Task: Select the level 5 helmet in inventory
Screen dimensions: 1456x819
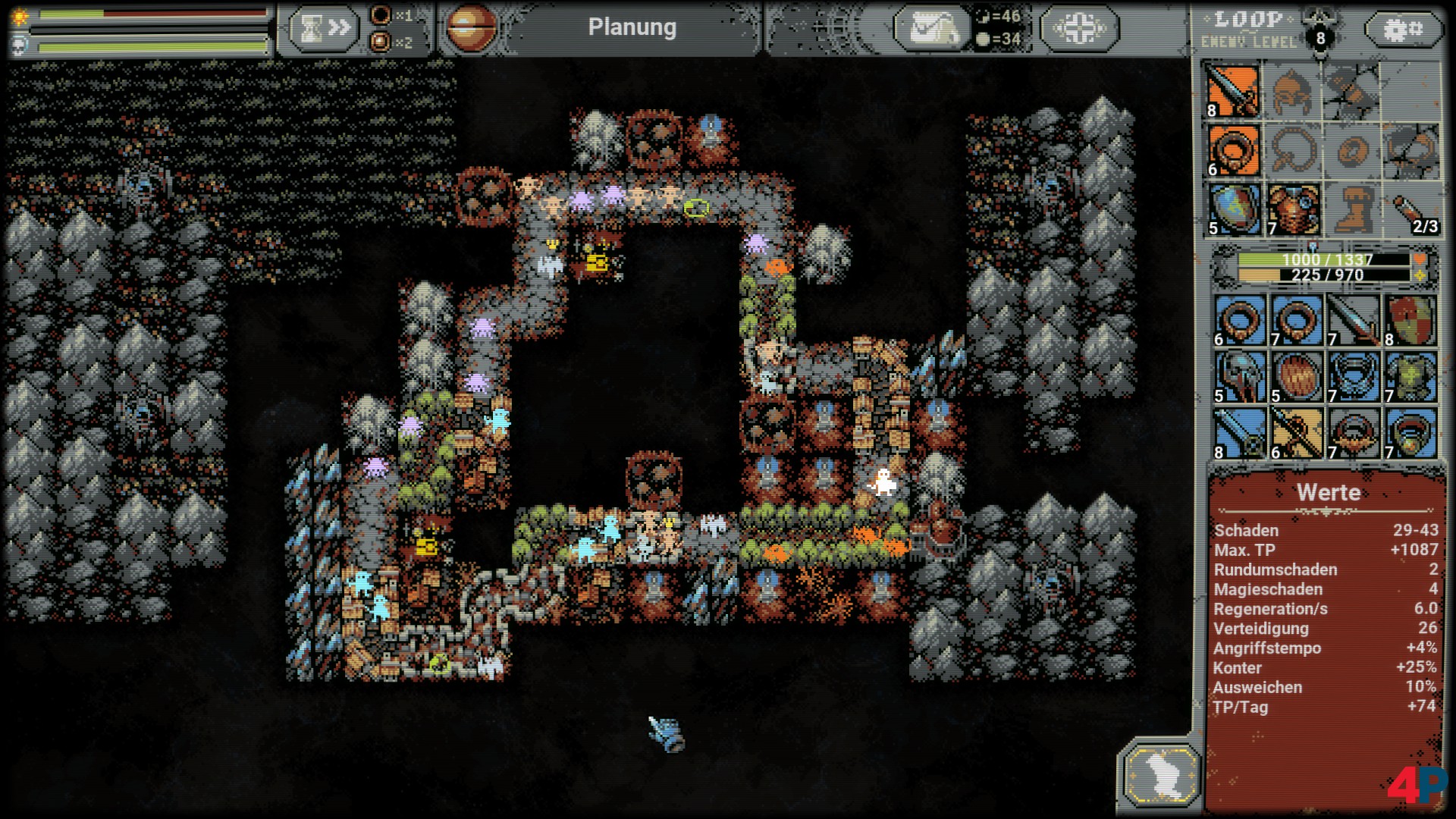Action: (1240, 377)
